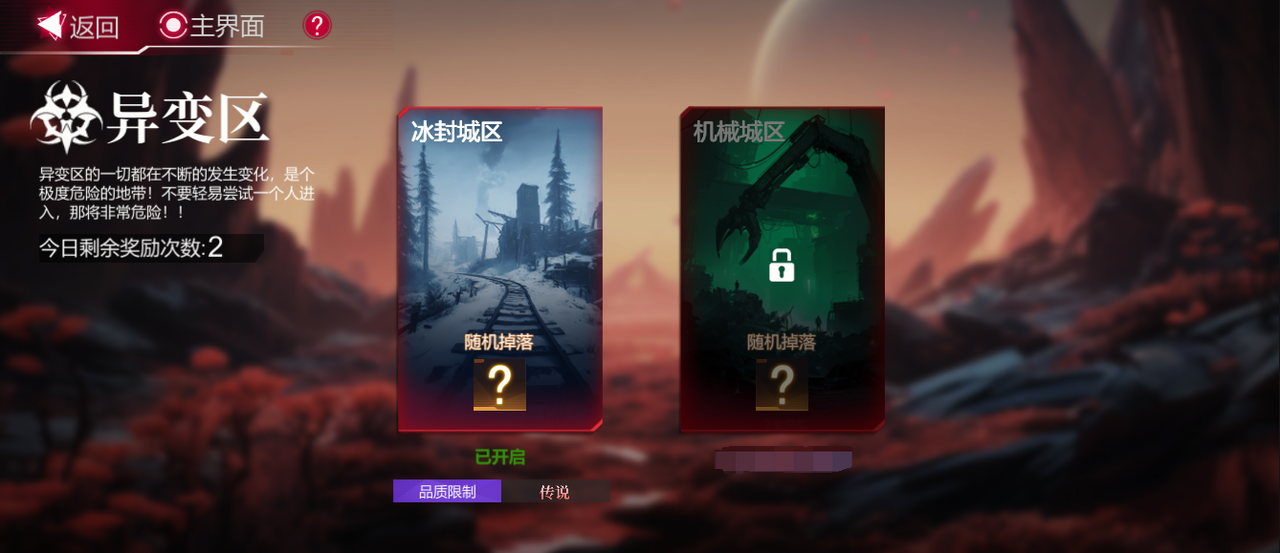This screenshot has width=1280, height=553.
Task: Click the 返回 back button
Action: [x=78, y=26]
